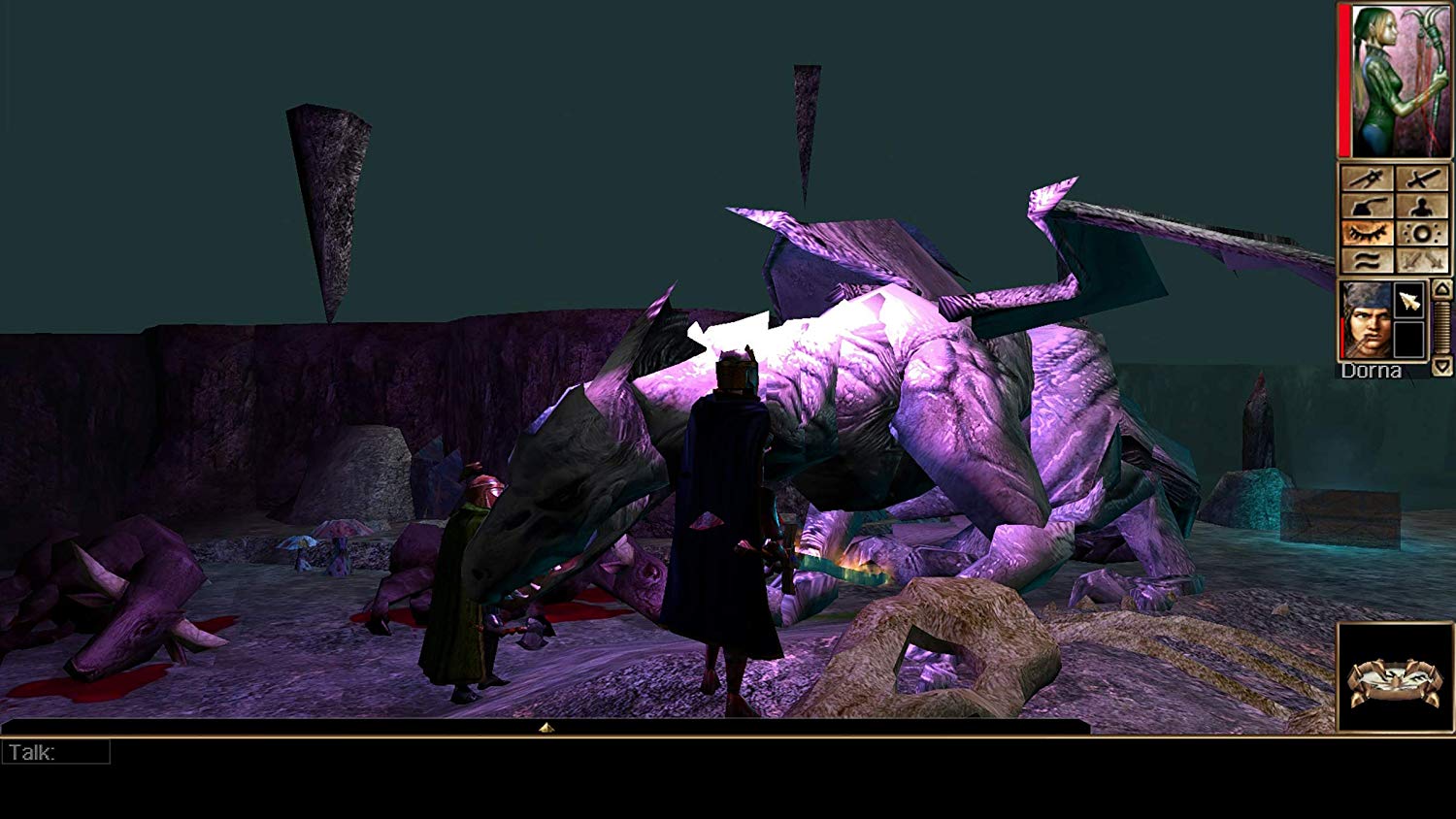Enable Detect mode via the ringed circle icon
Image resolution: width=1456 pixels, height=819 pixels.
1422,233
